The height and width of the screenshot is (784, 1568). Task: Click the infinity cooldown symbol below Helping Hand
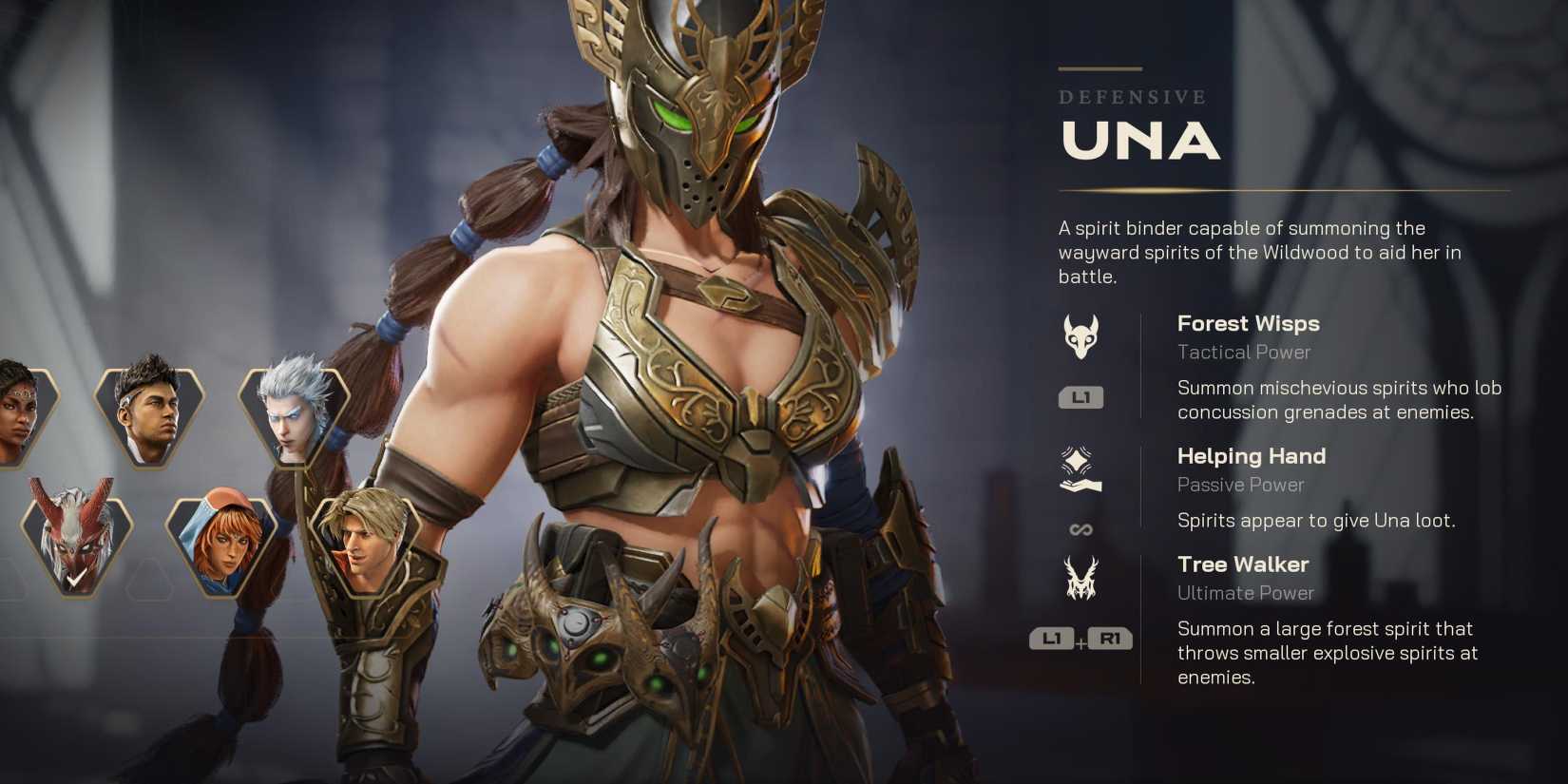(x=1080, y=528)
